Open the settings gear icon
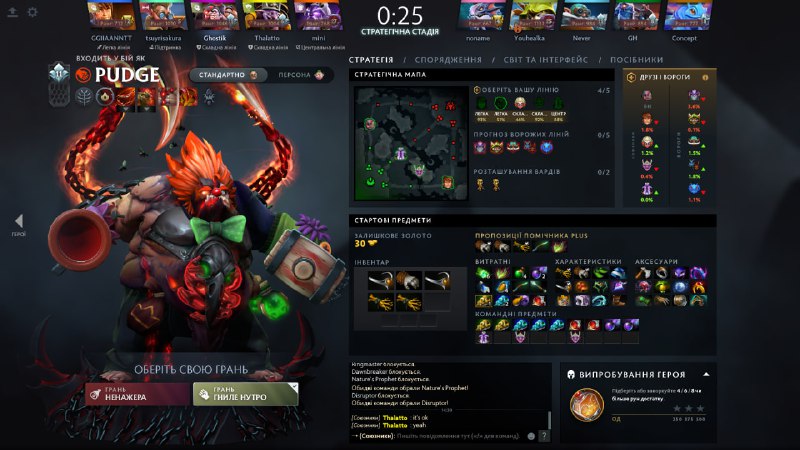This screenshot has height=450, width=800. pos(32,12)
